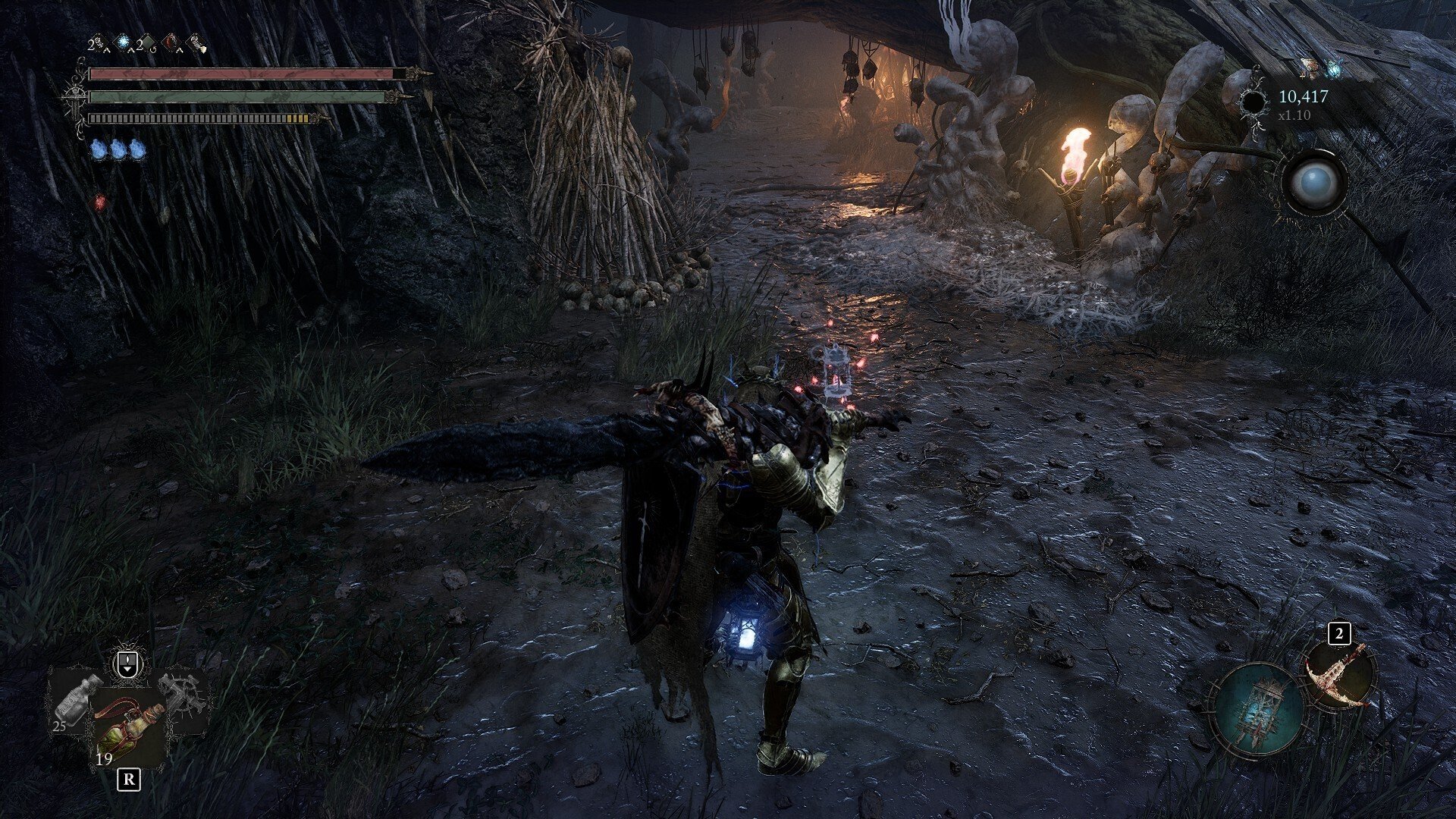
Task: Select the green Sanguinarix healing flask slot
Action: (x=129, y=730)
